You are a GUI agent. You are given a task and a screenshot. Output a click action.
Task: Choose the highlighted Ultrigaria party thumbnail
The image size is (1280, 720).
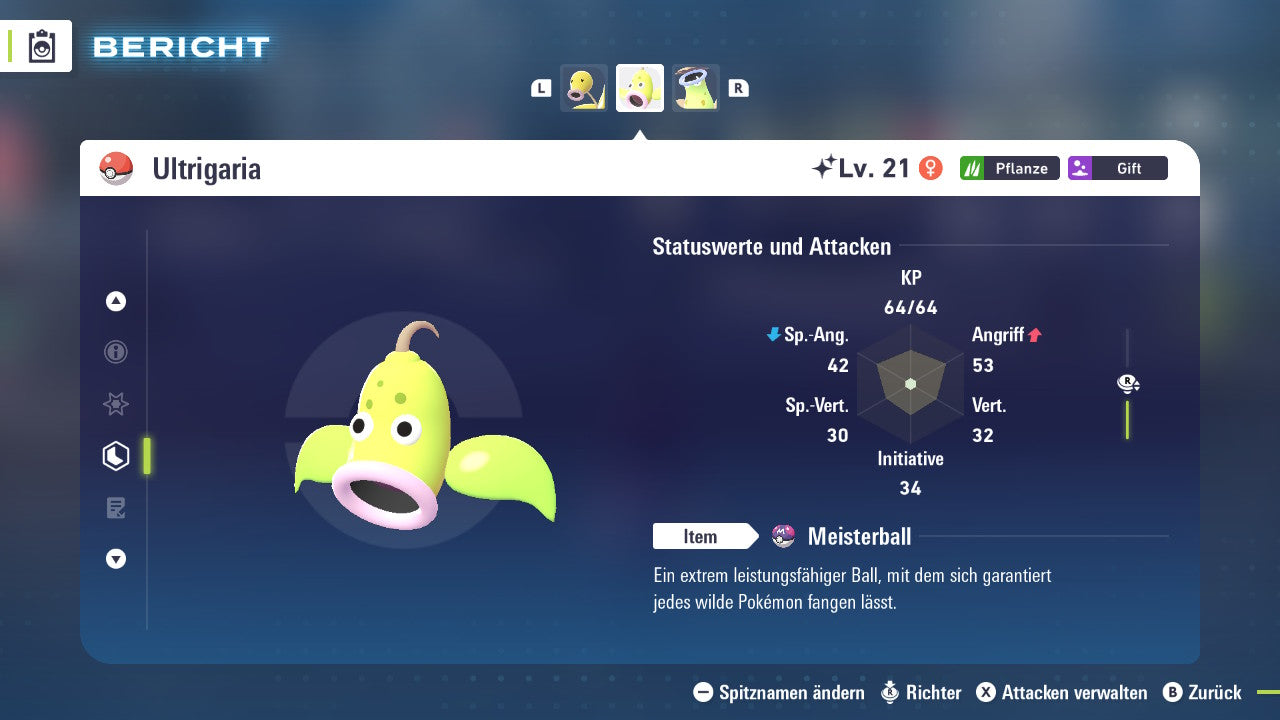(640, 88)
